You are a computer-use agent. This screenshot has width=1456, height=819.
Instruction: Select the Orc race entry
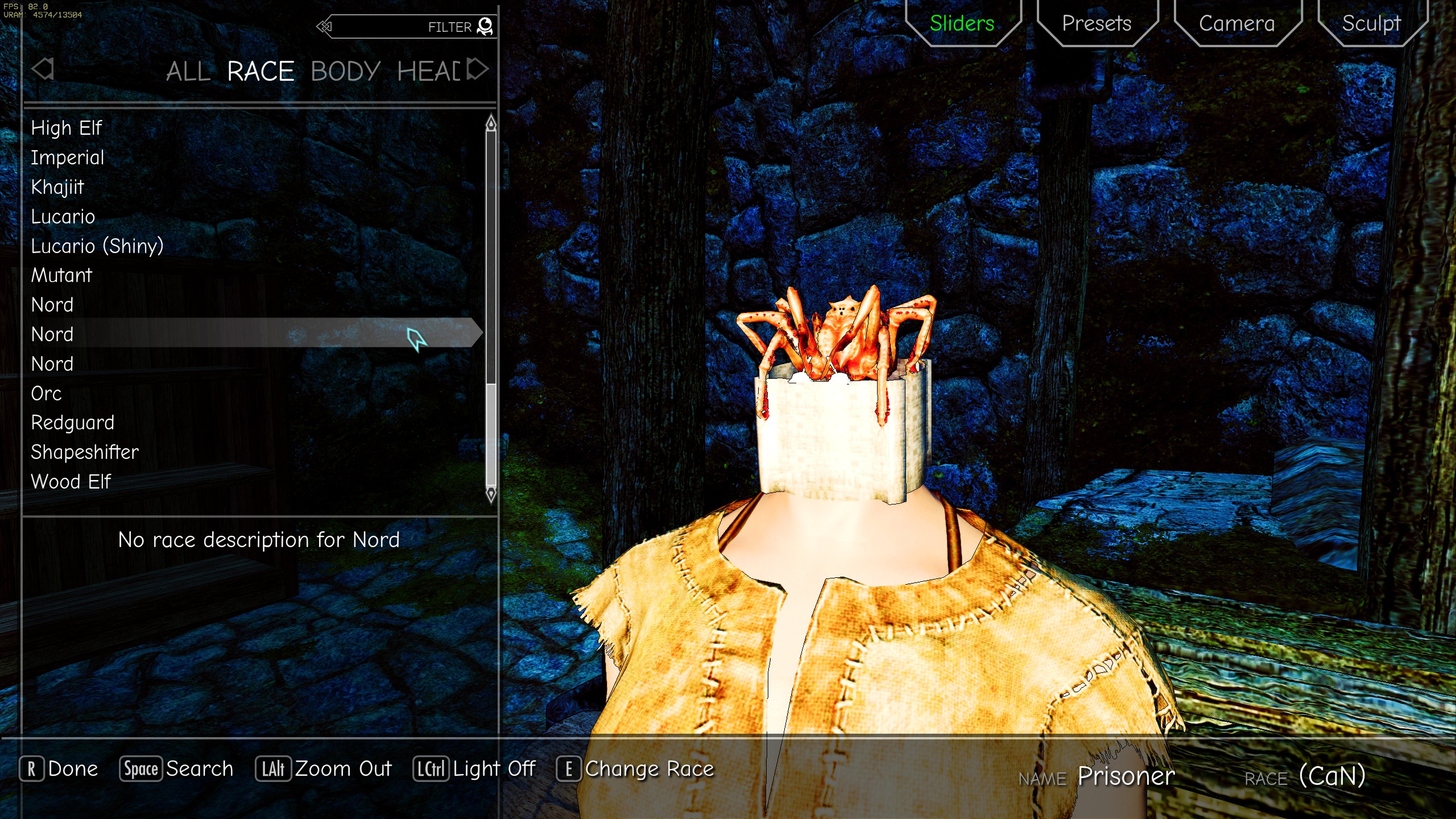(46, 393)
